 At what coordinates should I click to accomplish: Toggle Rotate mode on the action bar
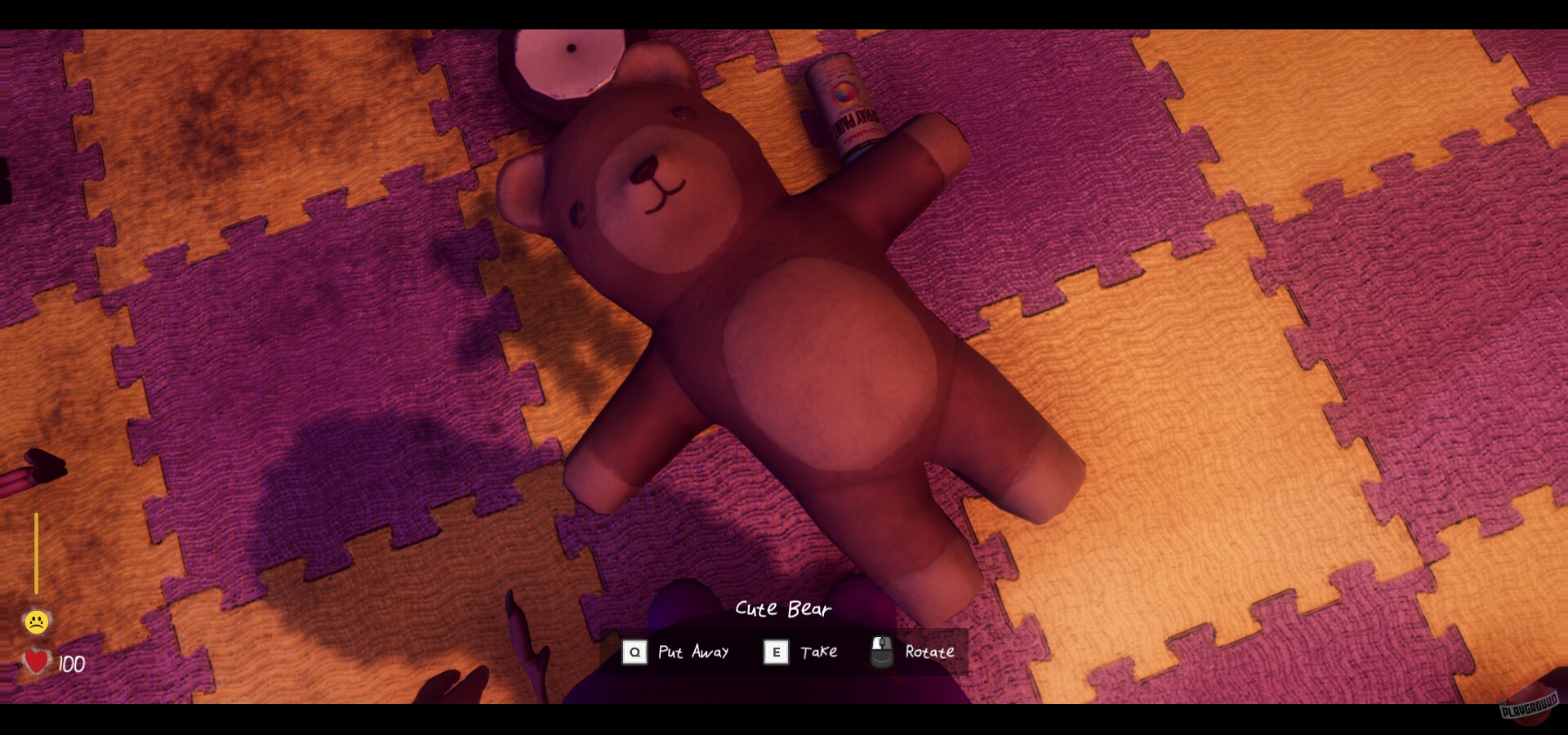click(929, 652)
